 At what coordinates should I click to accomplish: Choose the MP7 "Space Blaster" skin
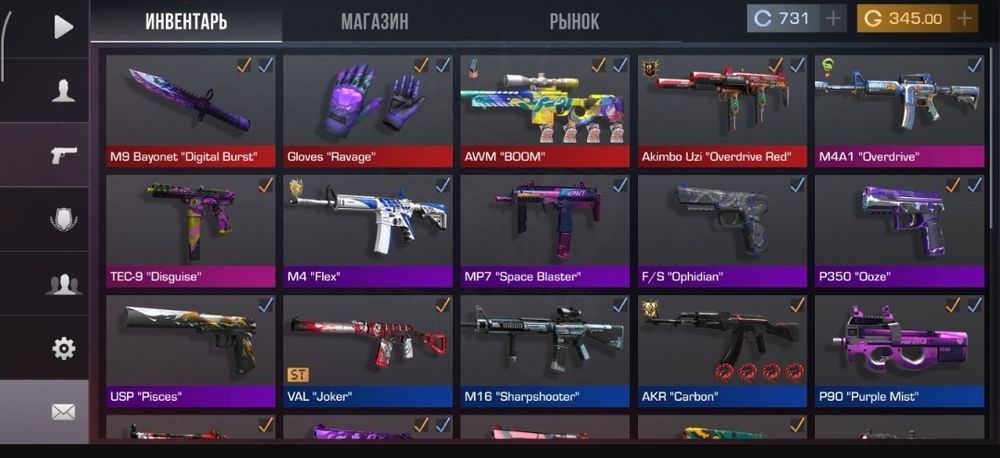(x=544, y=230)
